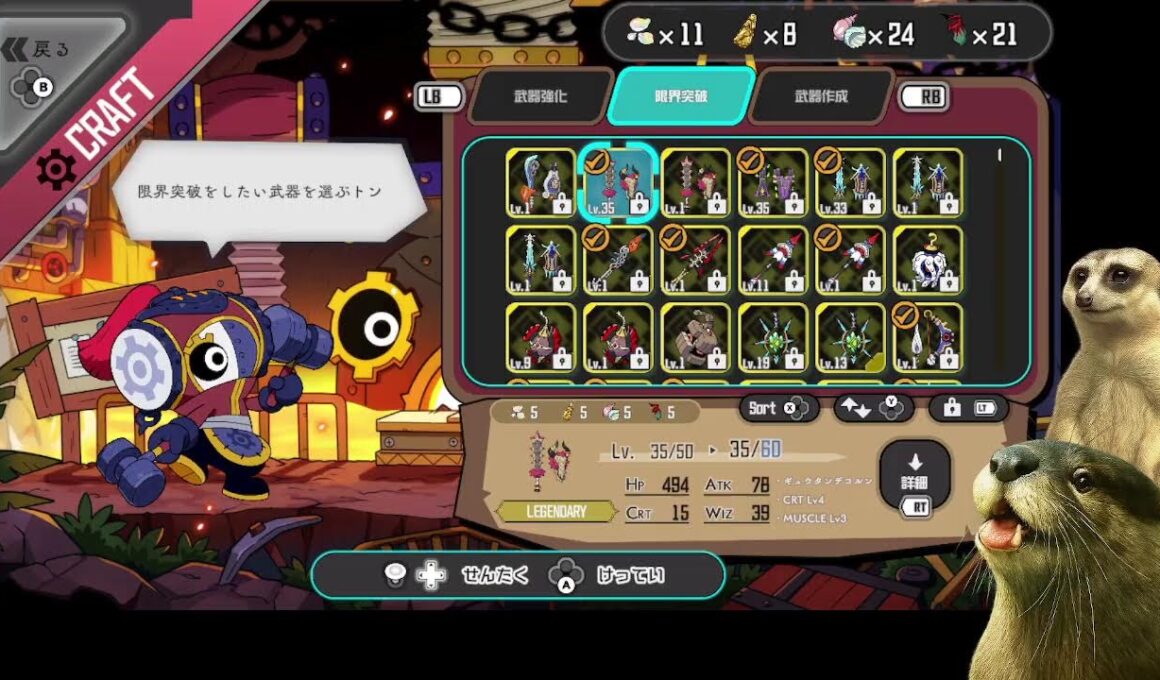Choose the Lv.13 green spiked weapon
This screenshot has width=1160, height=680.
pyautogui.click(x=850, y=337)
